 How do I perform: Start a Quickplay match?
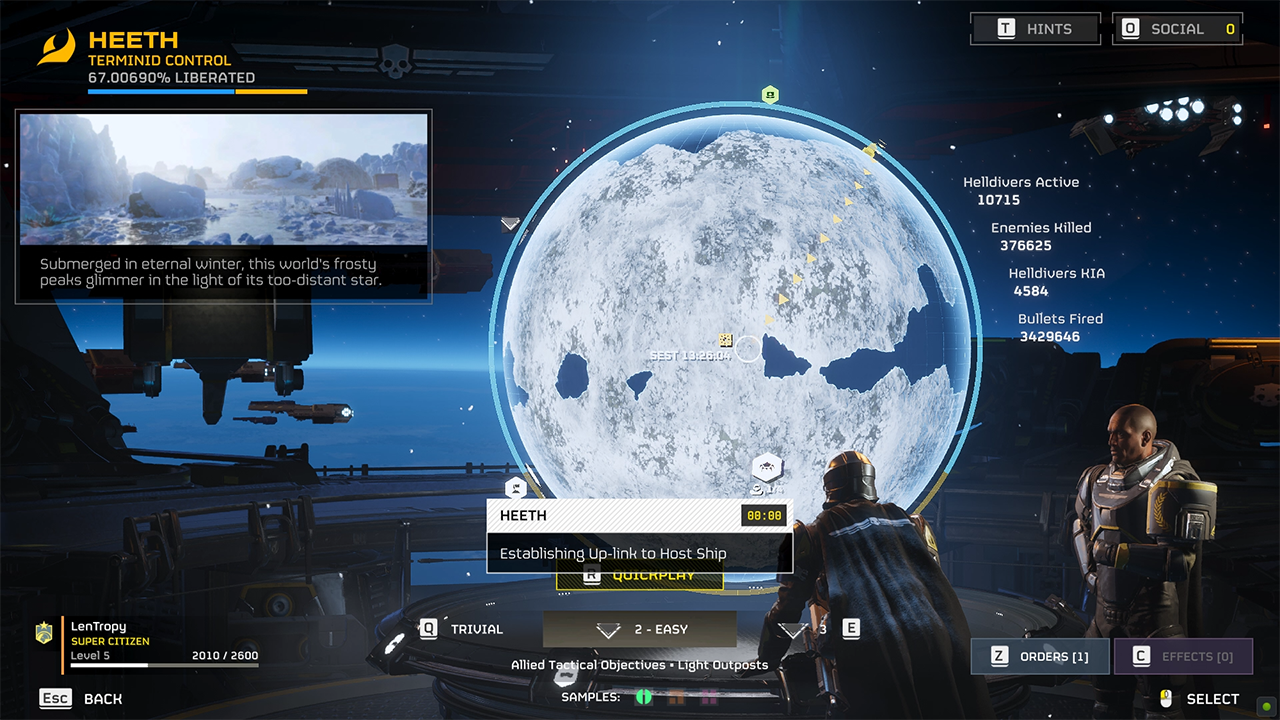640,577
